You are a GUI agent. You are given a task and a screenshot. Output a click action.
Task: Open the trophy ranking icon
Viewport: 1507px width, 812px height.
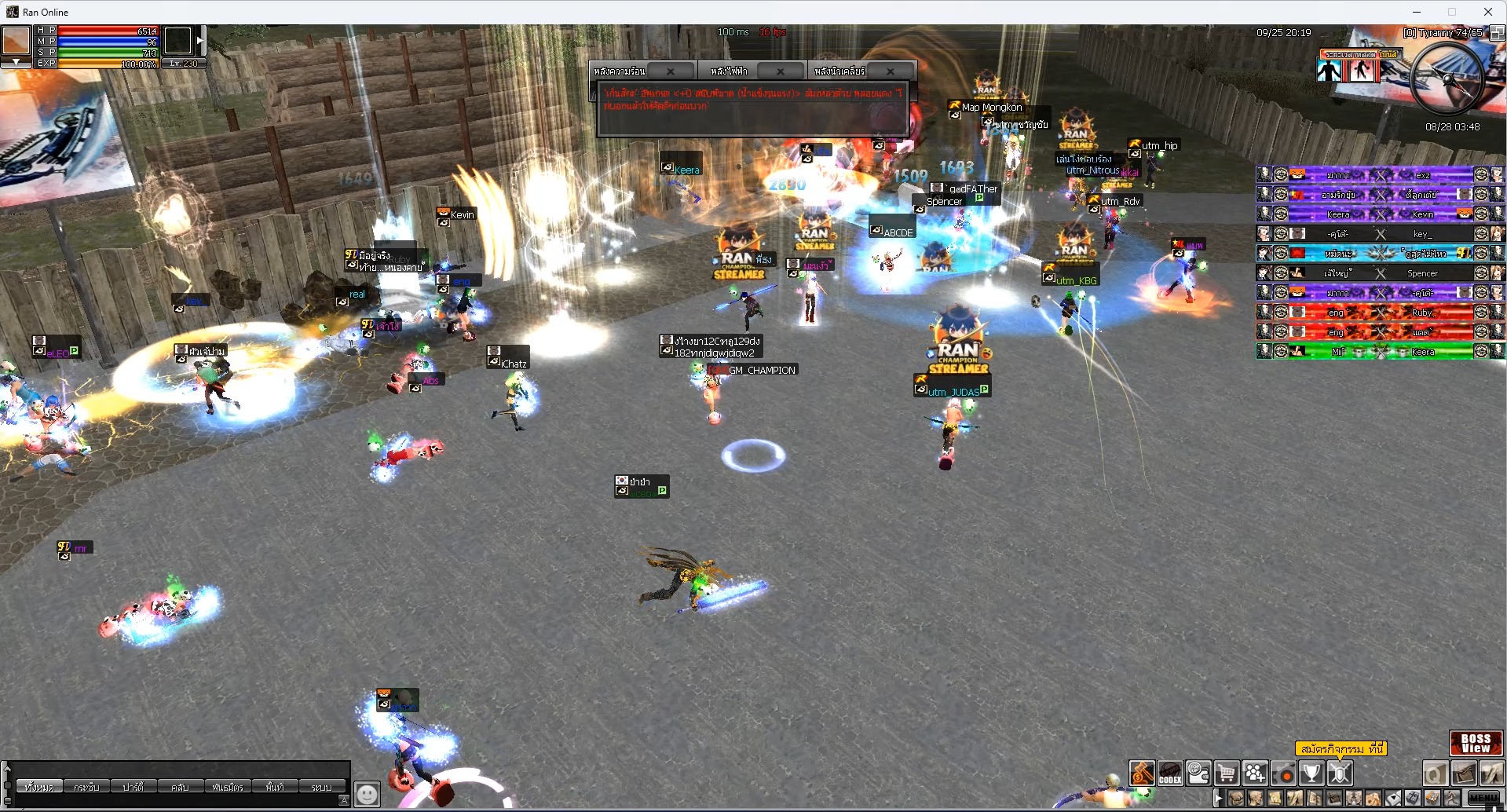(1311, 774)
